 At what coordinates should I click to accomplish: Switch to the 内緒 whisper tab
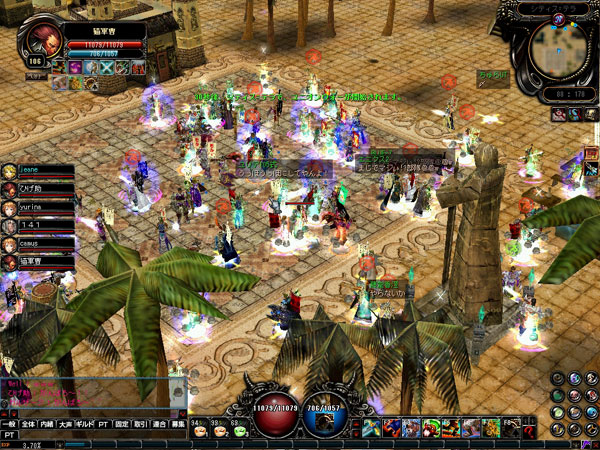click(x=48, y=425)
